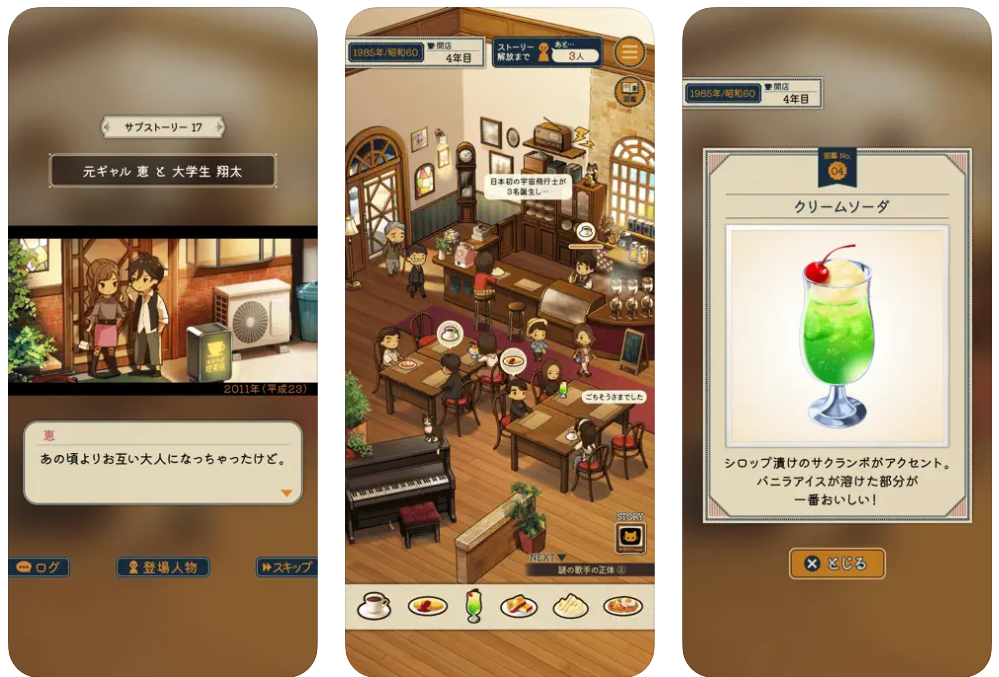Select the spaghetti with egg menu item
Screen dimensions: 999x677
(622, 605)
